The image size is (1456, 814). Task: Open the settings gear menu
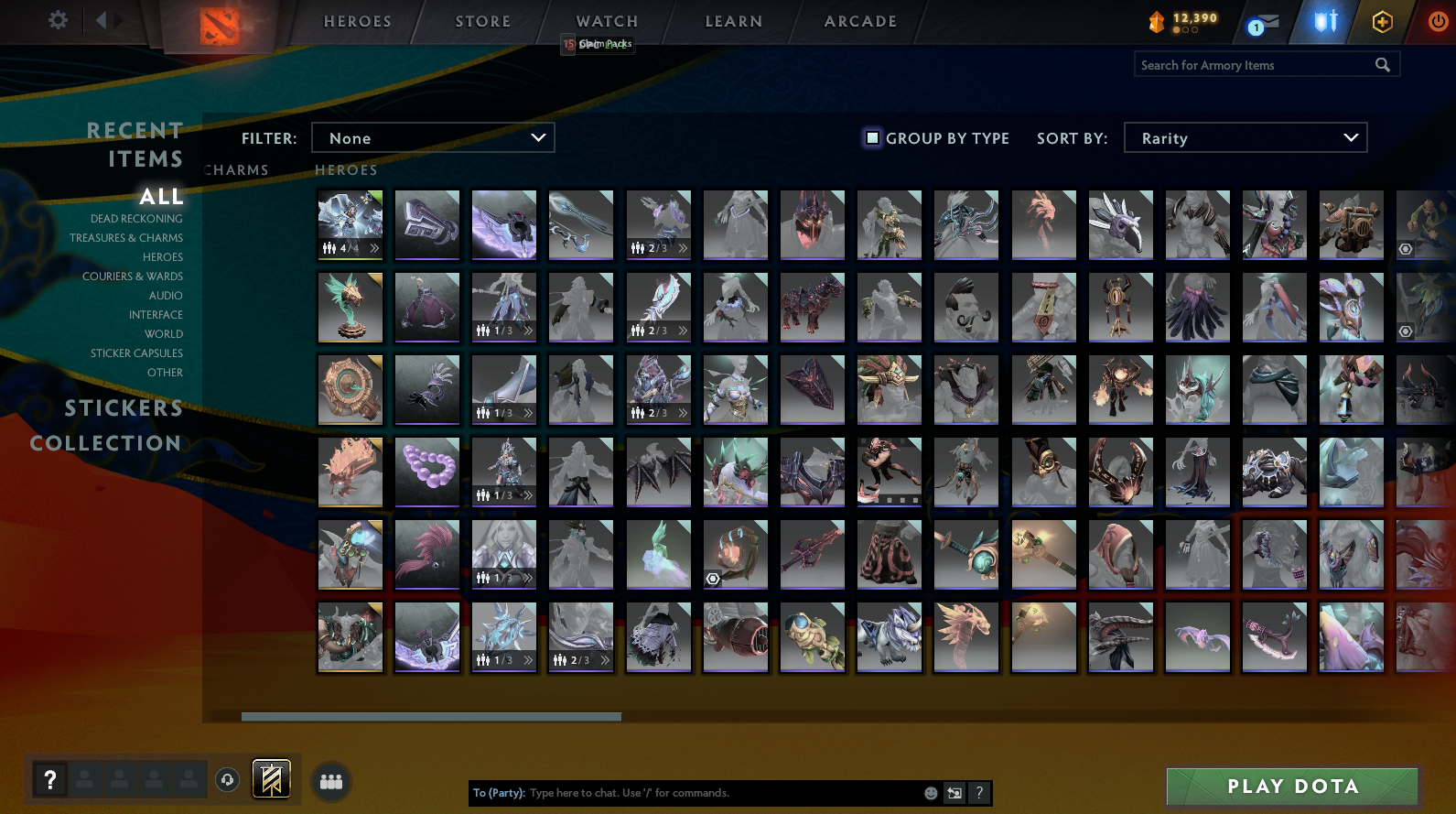pyautogui.click(x=57, y=20)
